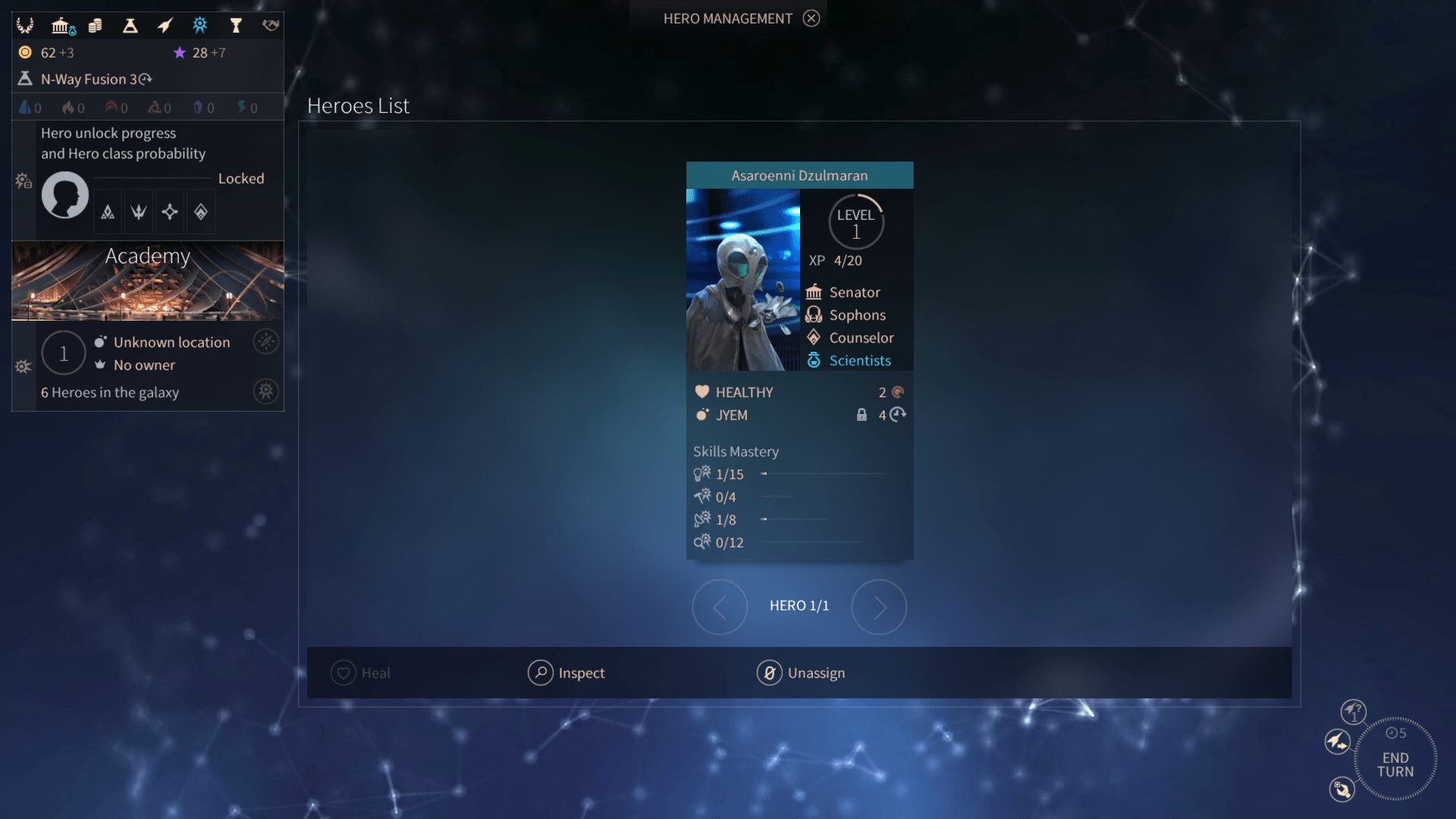Click the idle fleet question mark notification

click(x=1353, y=712)
